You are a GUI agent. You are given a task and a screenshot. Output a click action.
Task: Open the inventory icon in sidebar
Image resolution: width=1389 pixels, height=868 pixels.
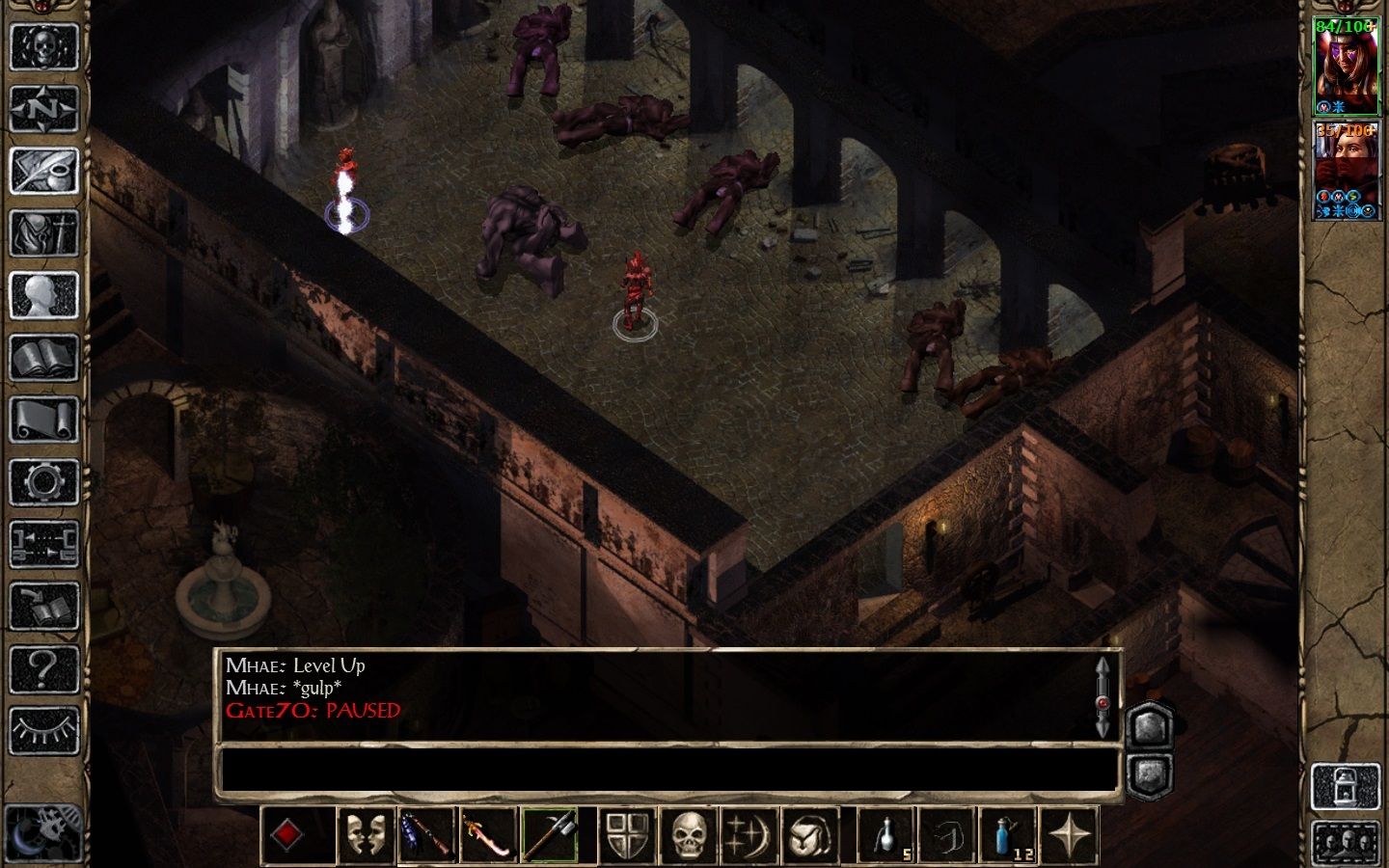44,231
